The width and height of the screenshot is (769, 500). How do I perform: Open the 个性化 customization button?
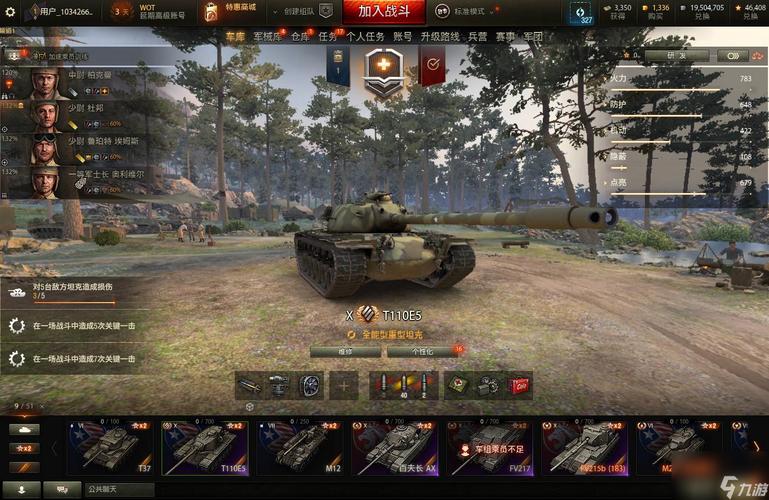tap(413, 352)
